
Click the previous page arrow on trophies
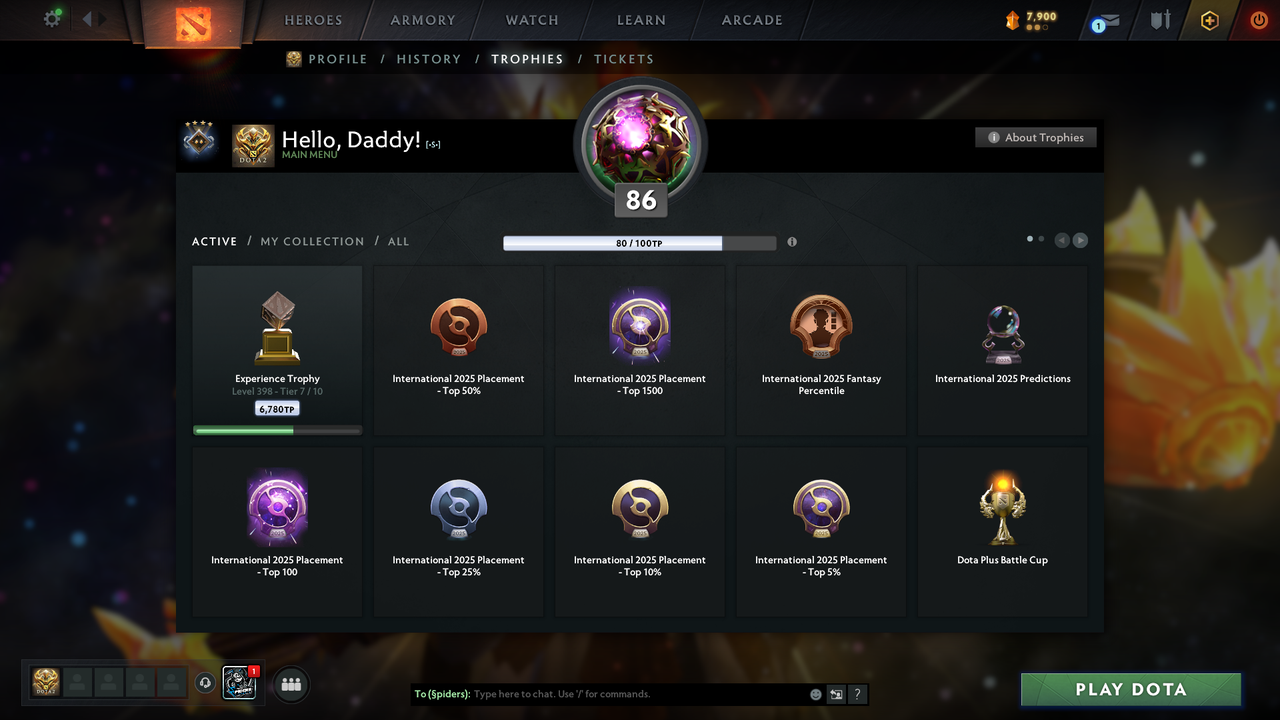[1061, 240]
